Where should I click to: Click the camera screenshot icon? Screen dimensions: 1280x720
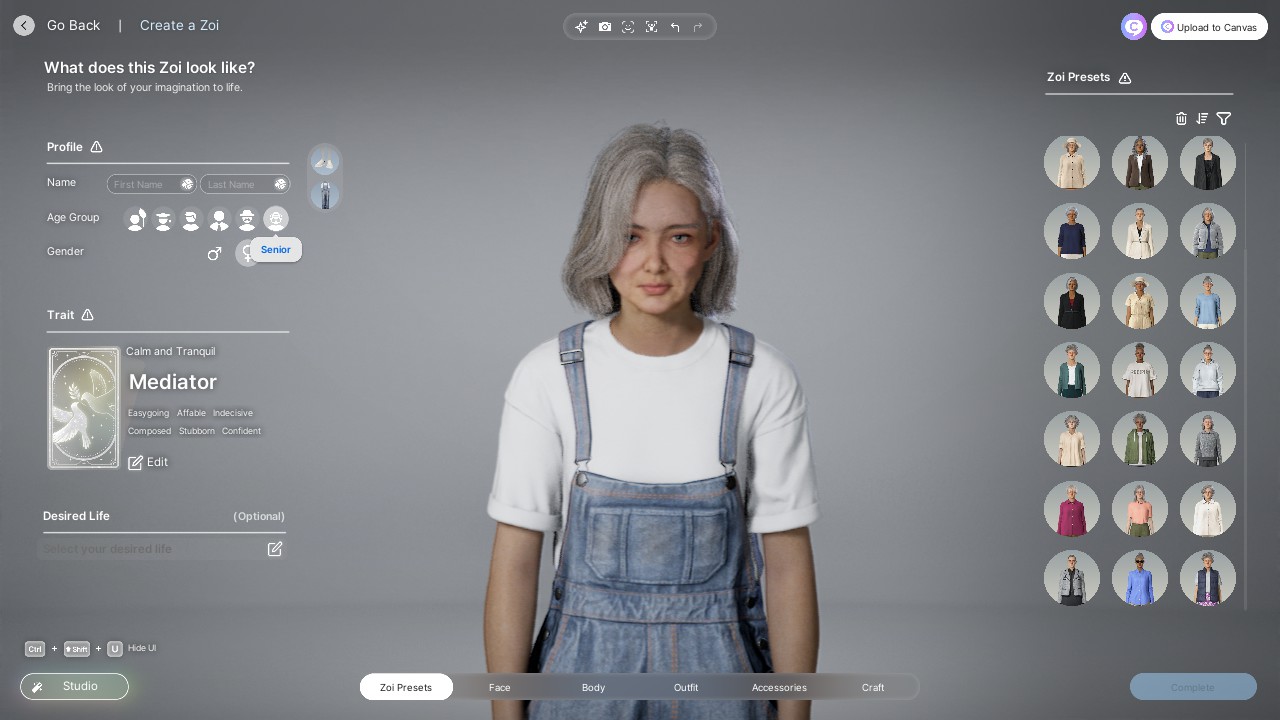click(605, 27)
